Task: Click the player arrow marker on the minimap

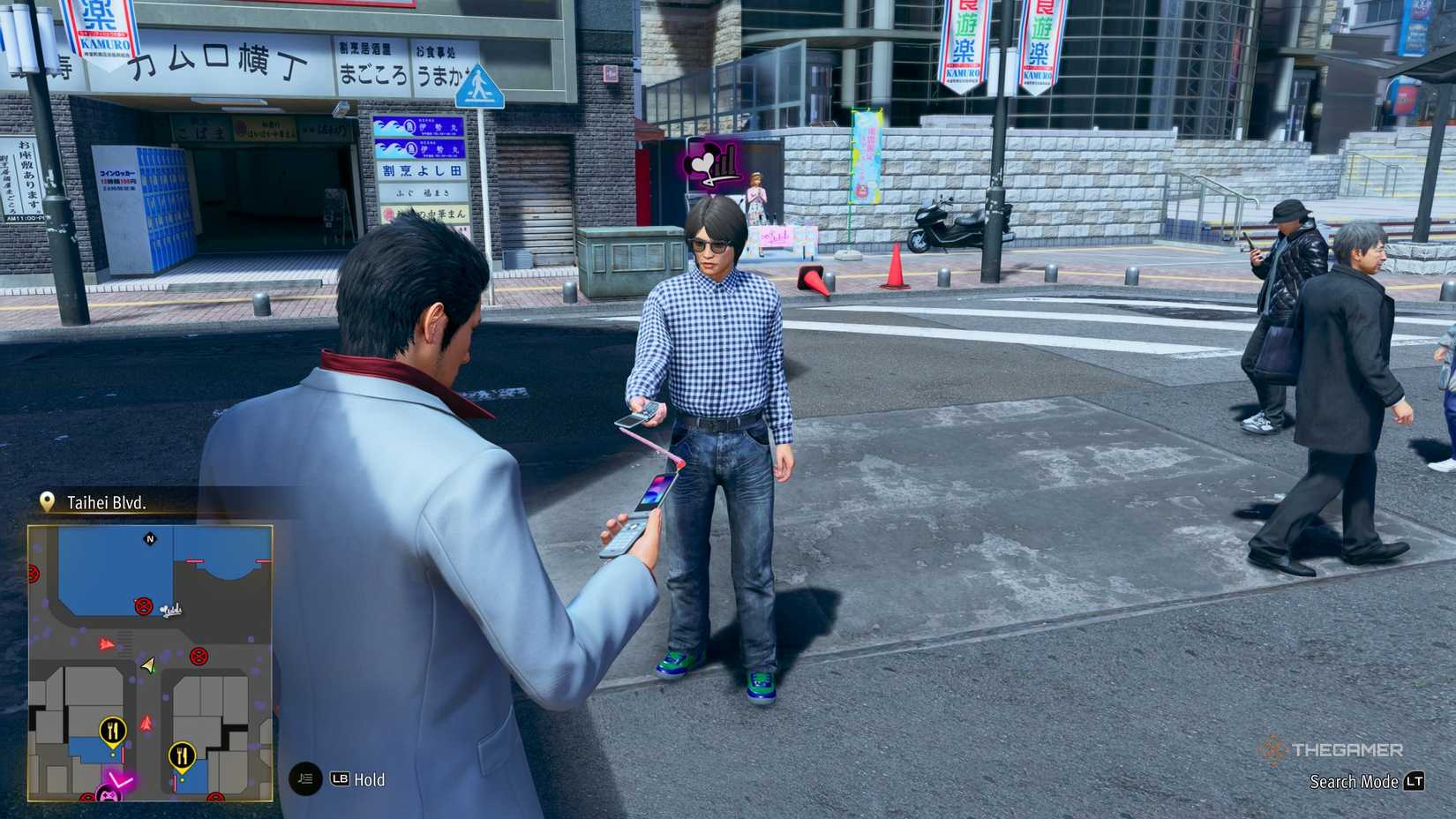Action: click(147, 664)
